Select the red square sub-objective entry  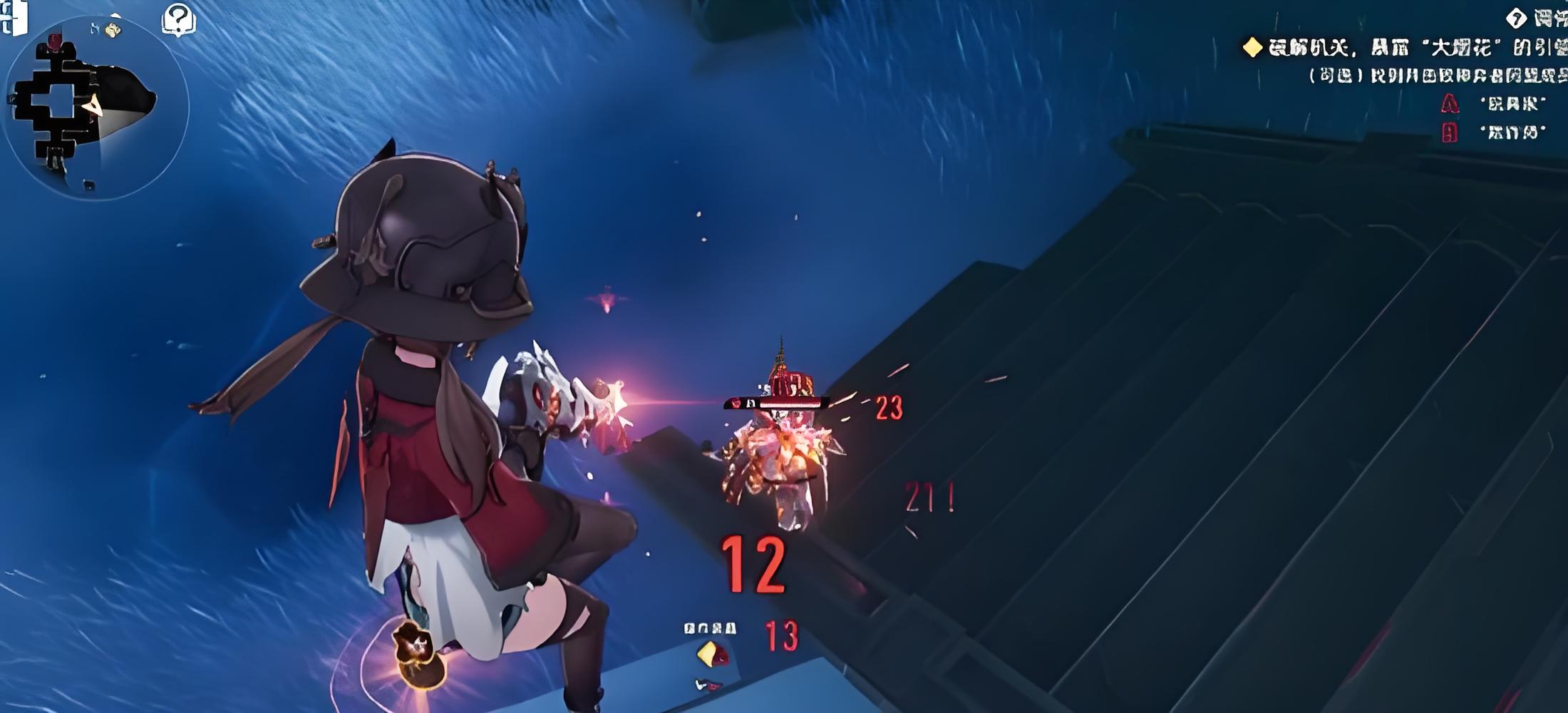tap(1450, 133)
